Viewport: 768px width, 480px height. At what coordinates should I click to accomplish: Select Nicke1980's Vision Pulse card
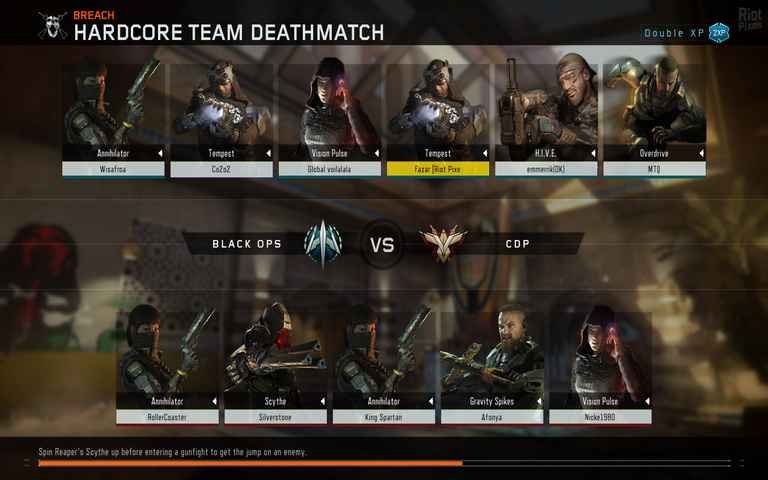click(600, 365)
